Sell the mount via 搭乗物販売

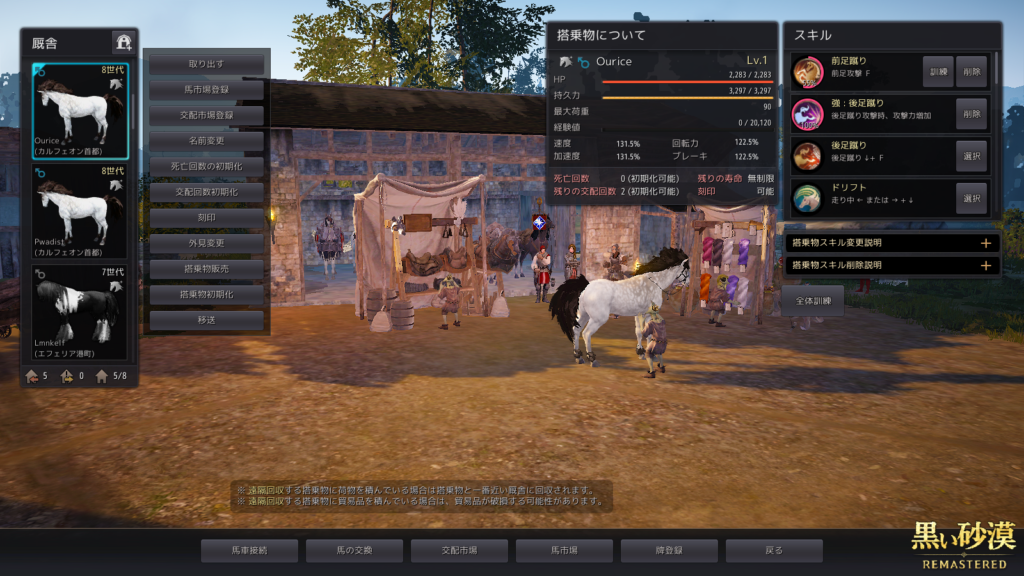(207, 269)
